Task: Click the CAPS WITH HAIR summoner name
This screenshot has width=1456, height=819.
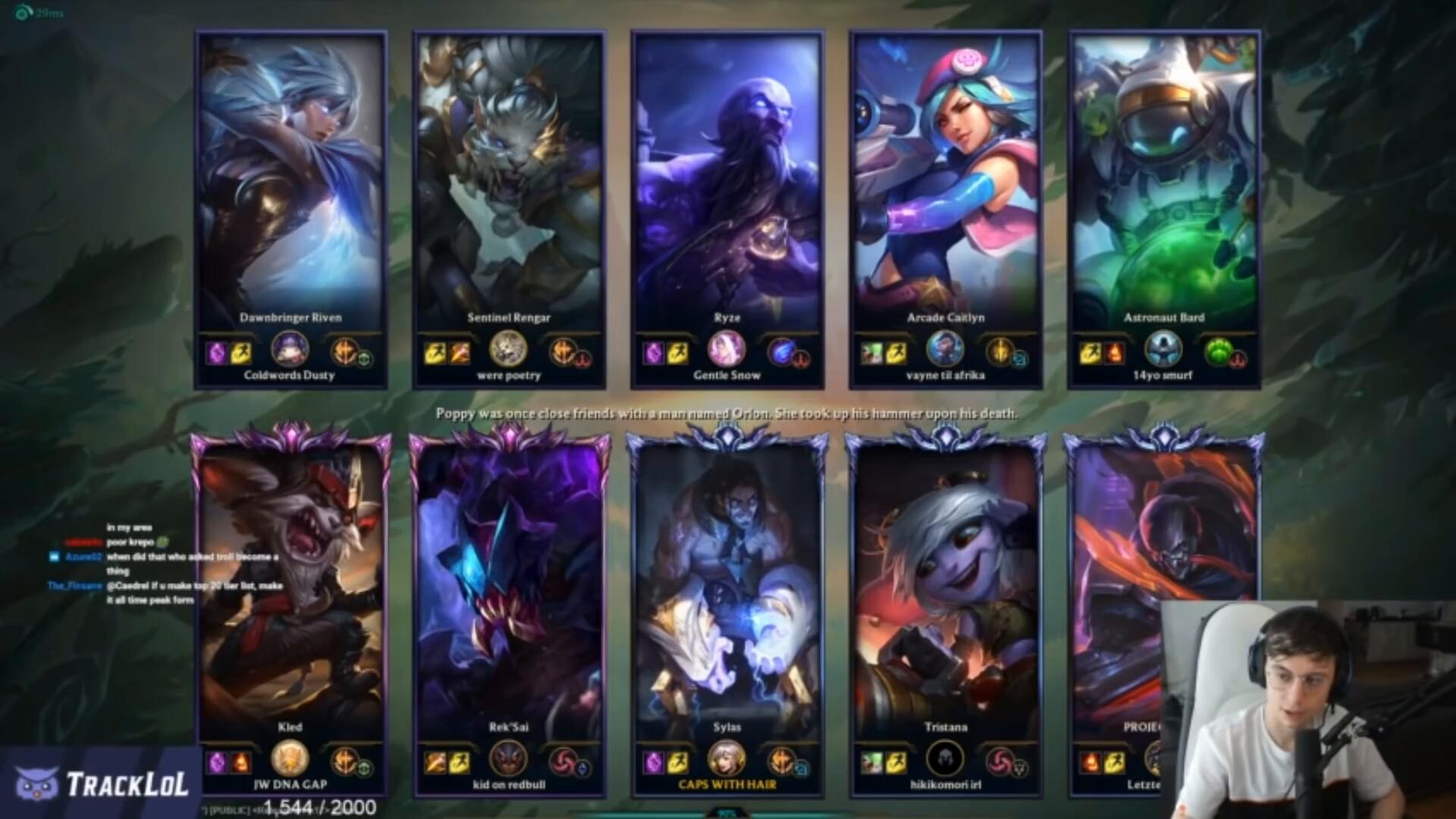Action: 727,784
